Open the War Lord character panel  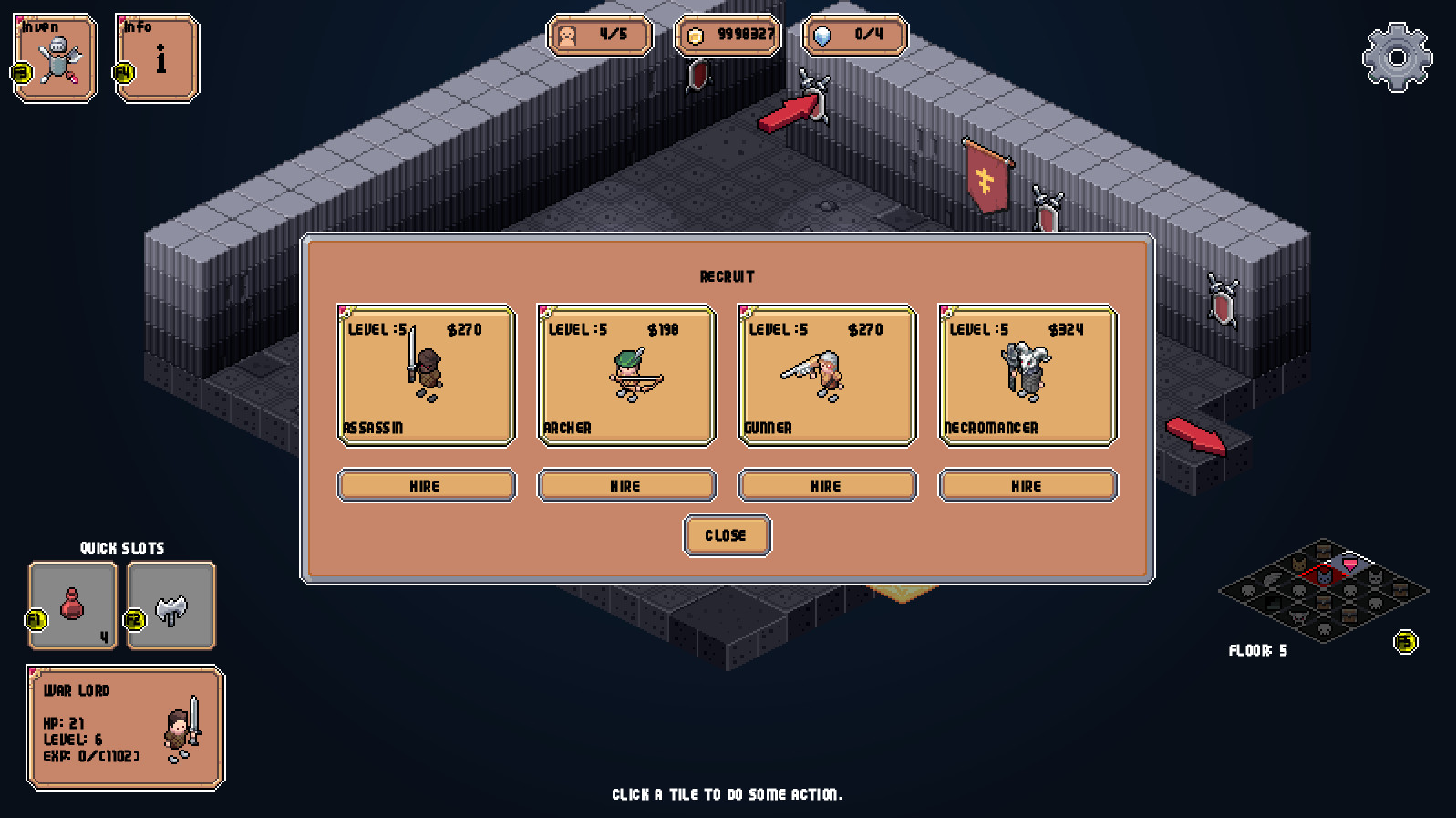[125, 727]
